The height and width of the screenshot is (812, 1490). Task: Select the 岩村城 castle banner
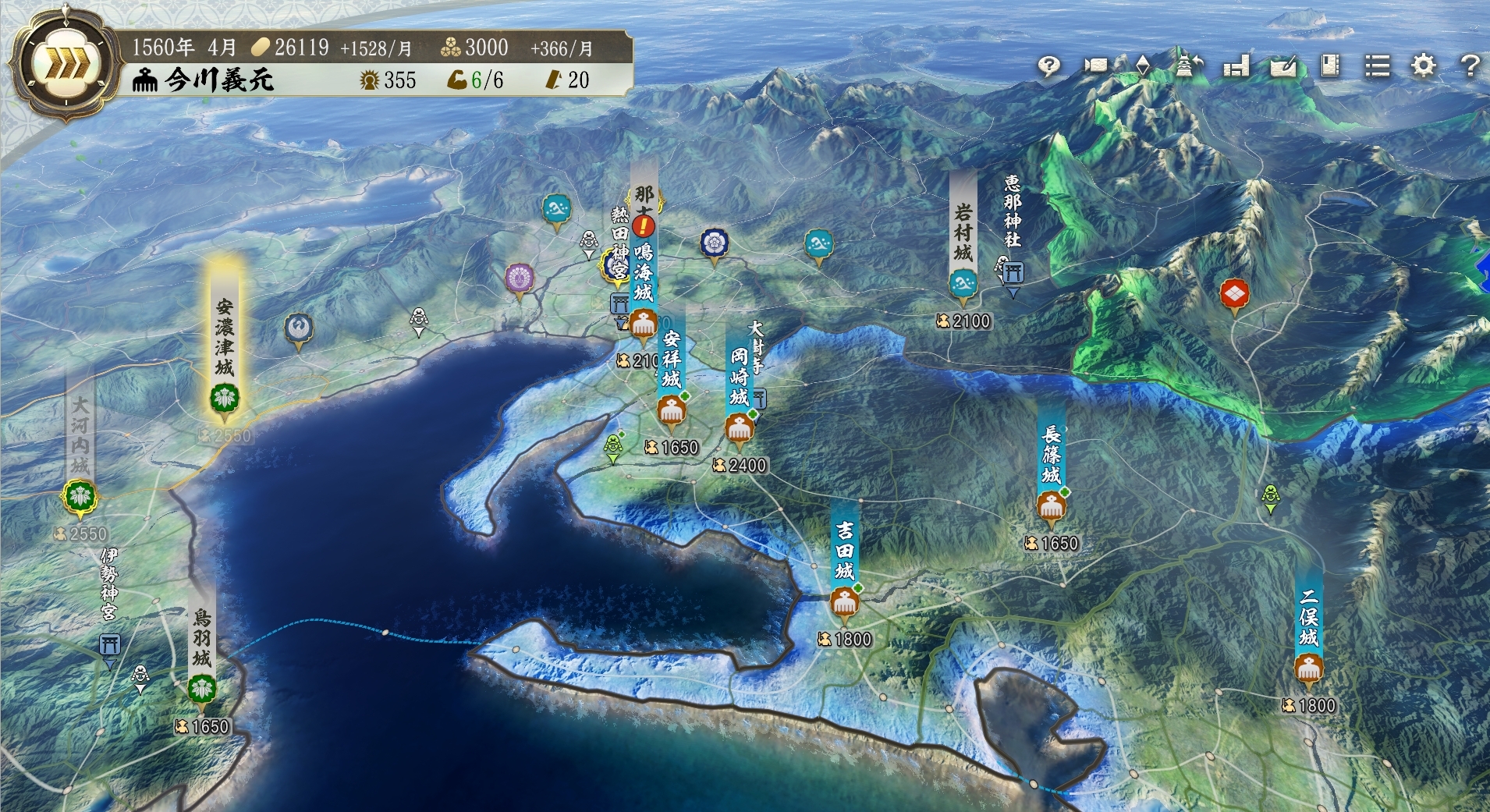pos(963,234)
